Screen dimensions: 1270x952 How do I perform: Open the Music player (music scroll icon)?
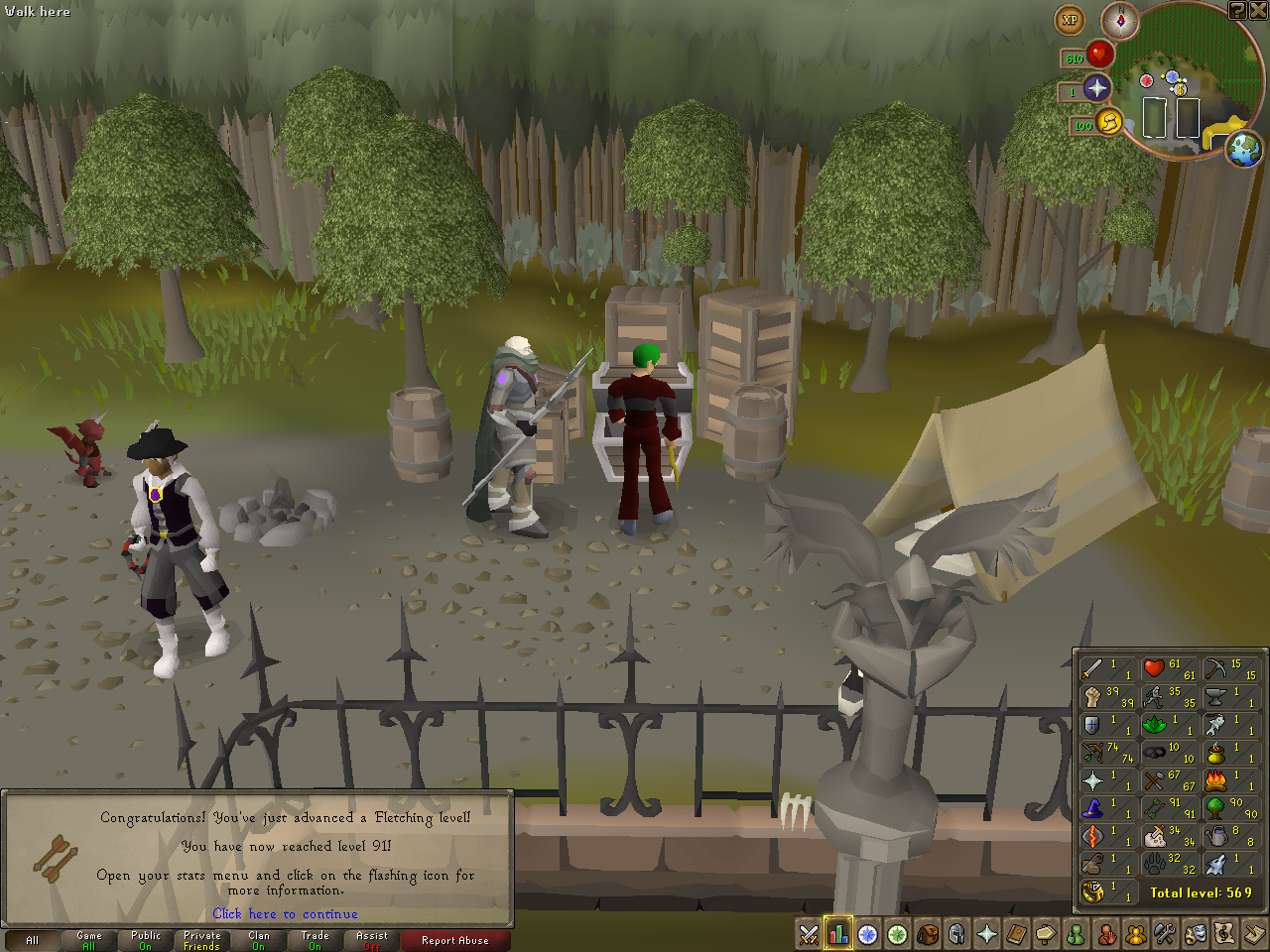[1225, 934]
